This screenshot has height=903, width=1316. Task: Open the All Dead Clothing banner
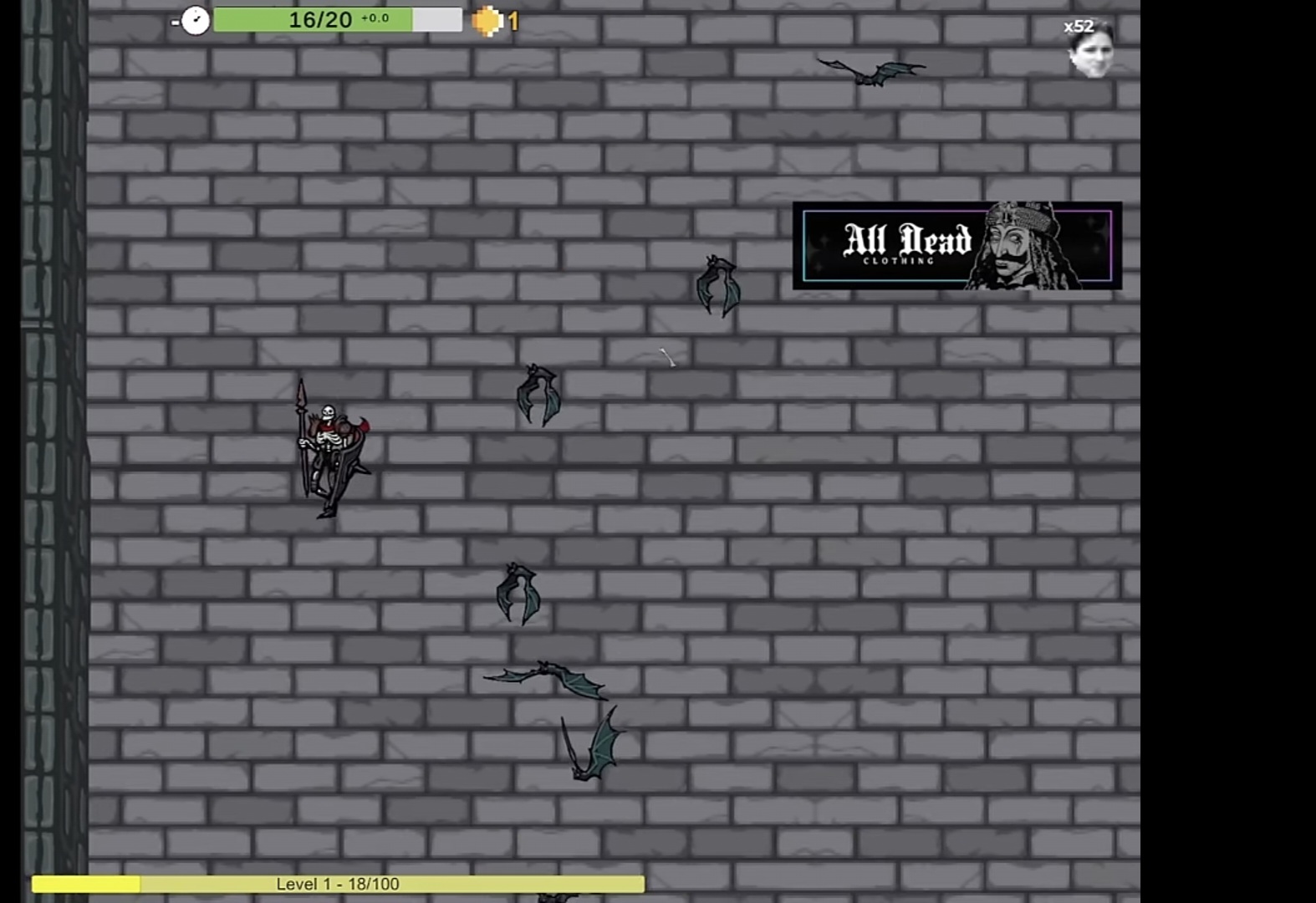956,245
